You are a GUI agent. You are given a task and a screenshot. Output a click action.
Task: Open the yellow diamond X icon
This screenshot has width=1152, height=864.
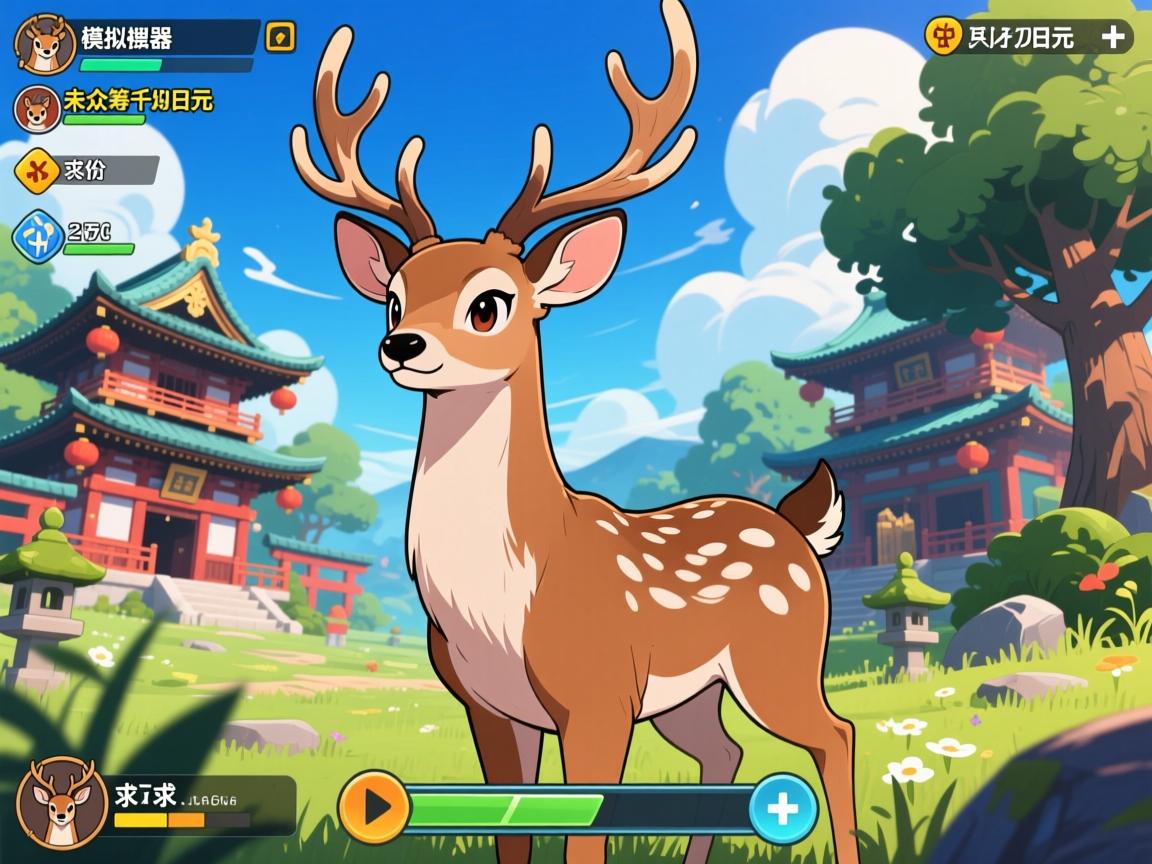click(x=38, y=170)
